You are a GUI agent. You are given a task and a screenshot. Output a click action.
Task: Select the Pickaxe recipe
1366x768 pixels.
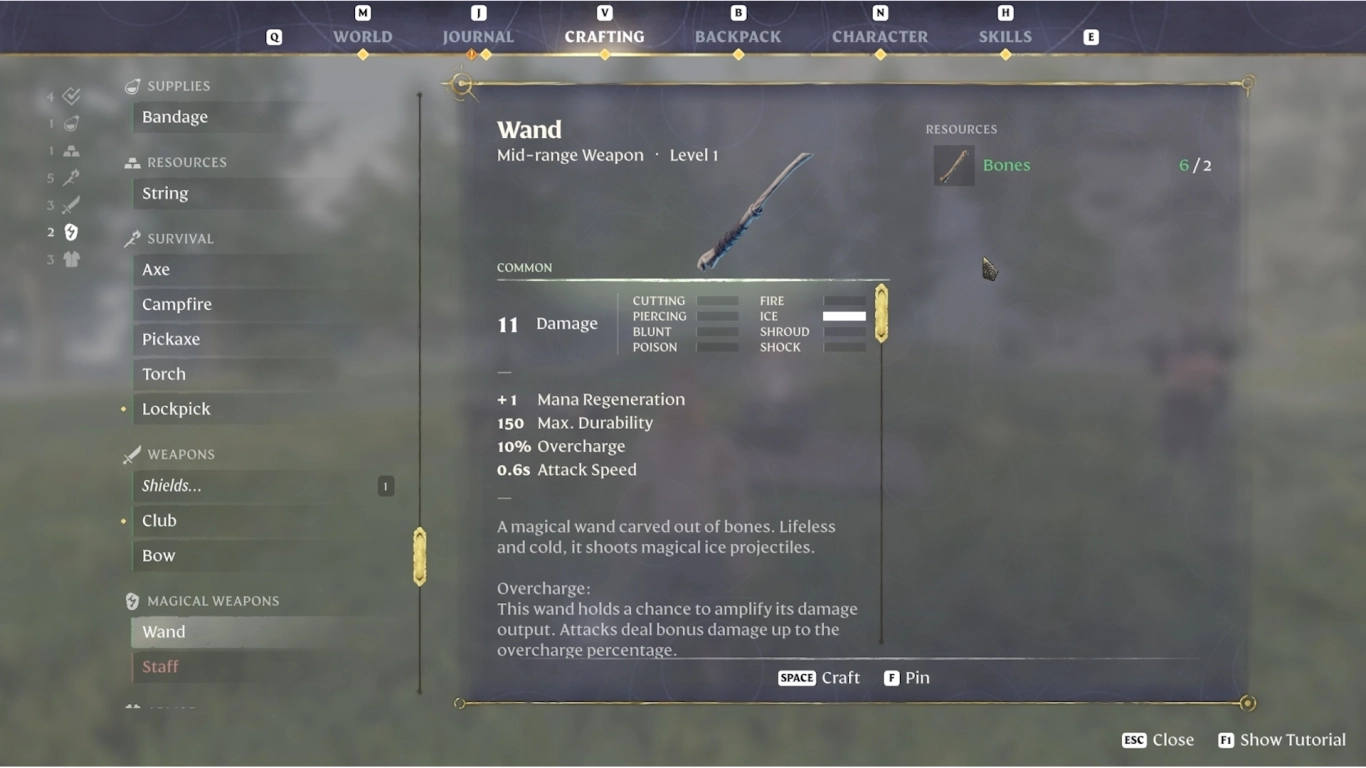click(x=171, y=340)
